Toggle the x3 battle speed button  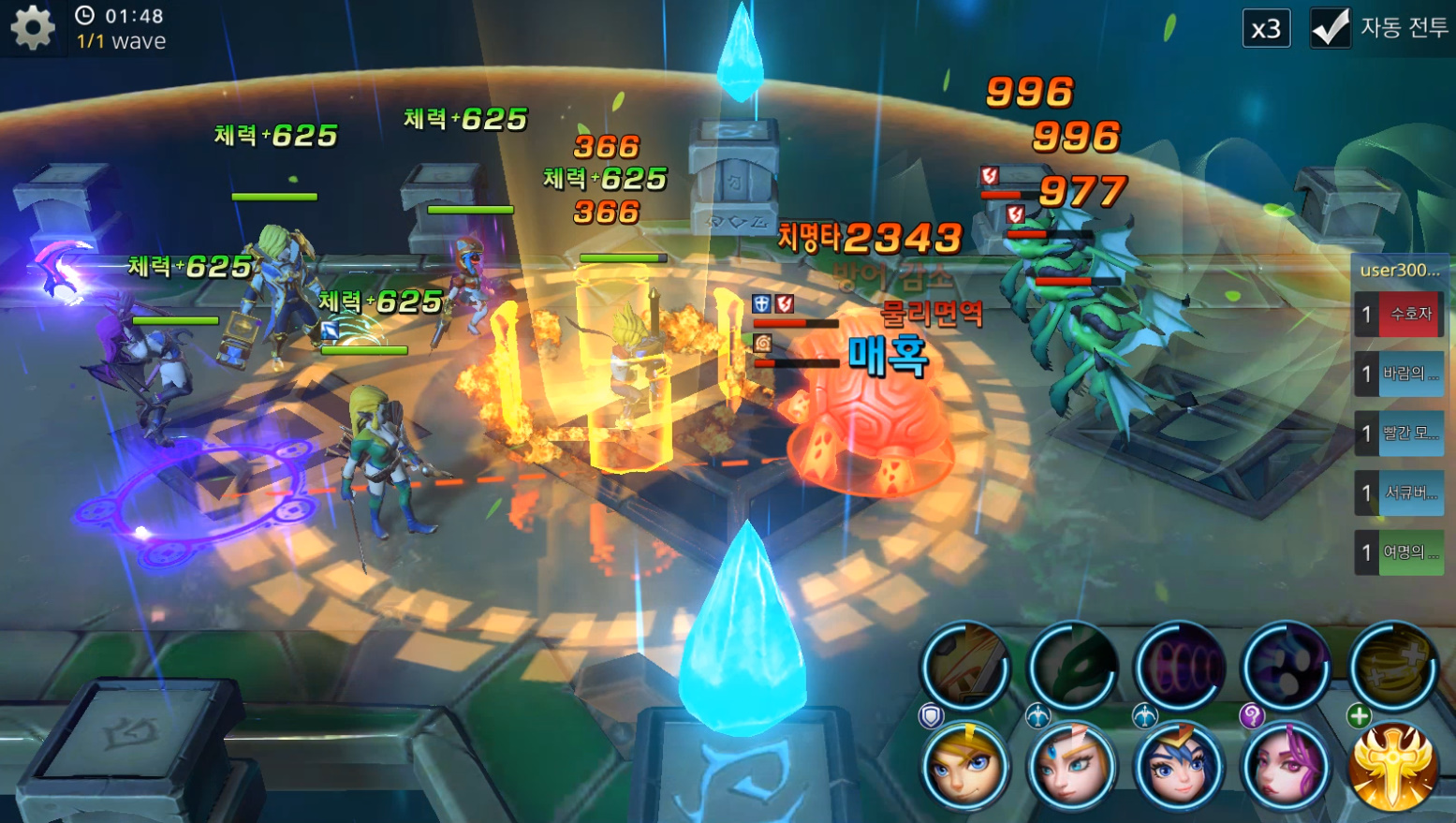[x=1266, y=29]
